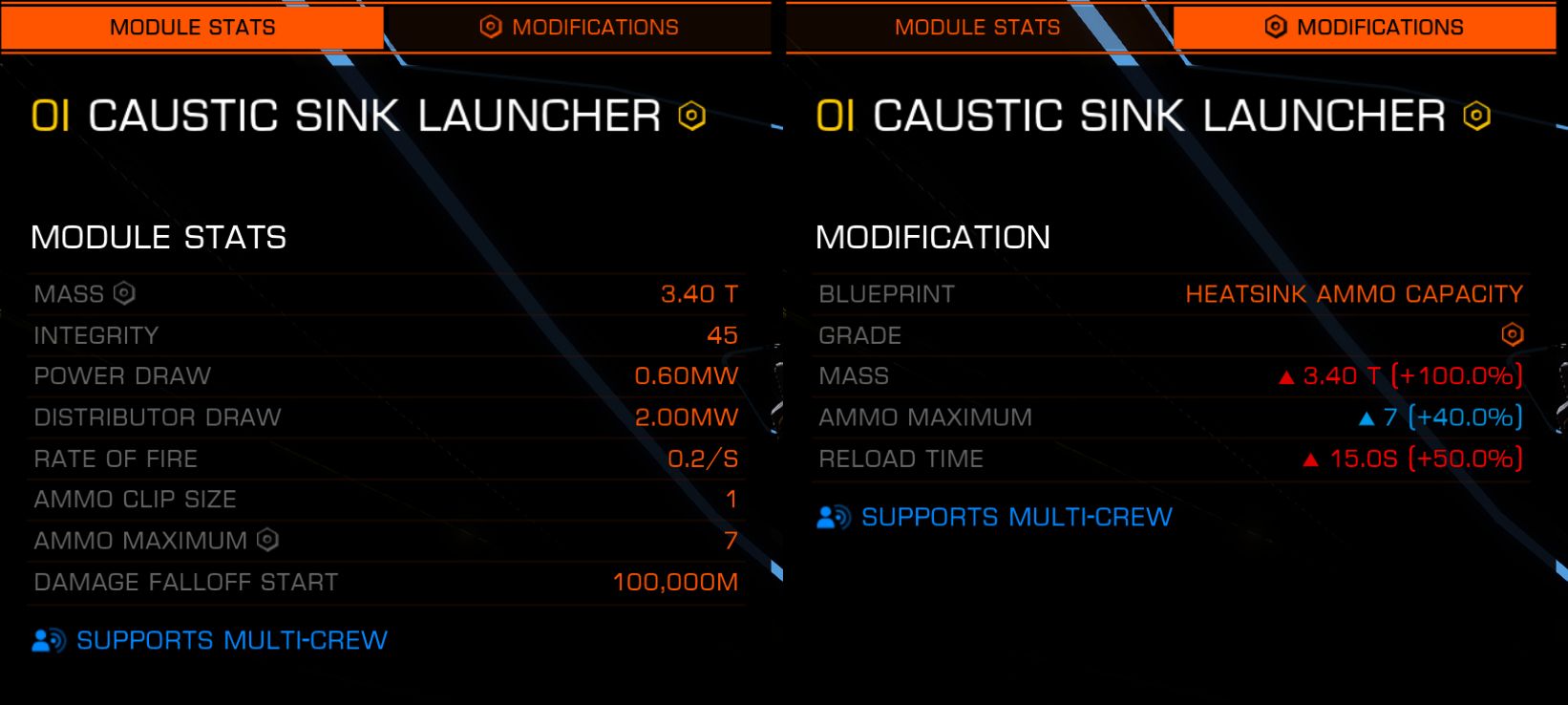1568x705 pixels.
Task: Click the hexagon icon inside the MODIFICATIONS tab label
Action: (x=491, y=27)
